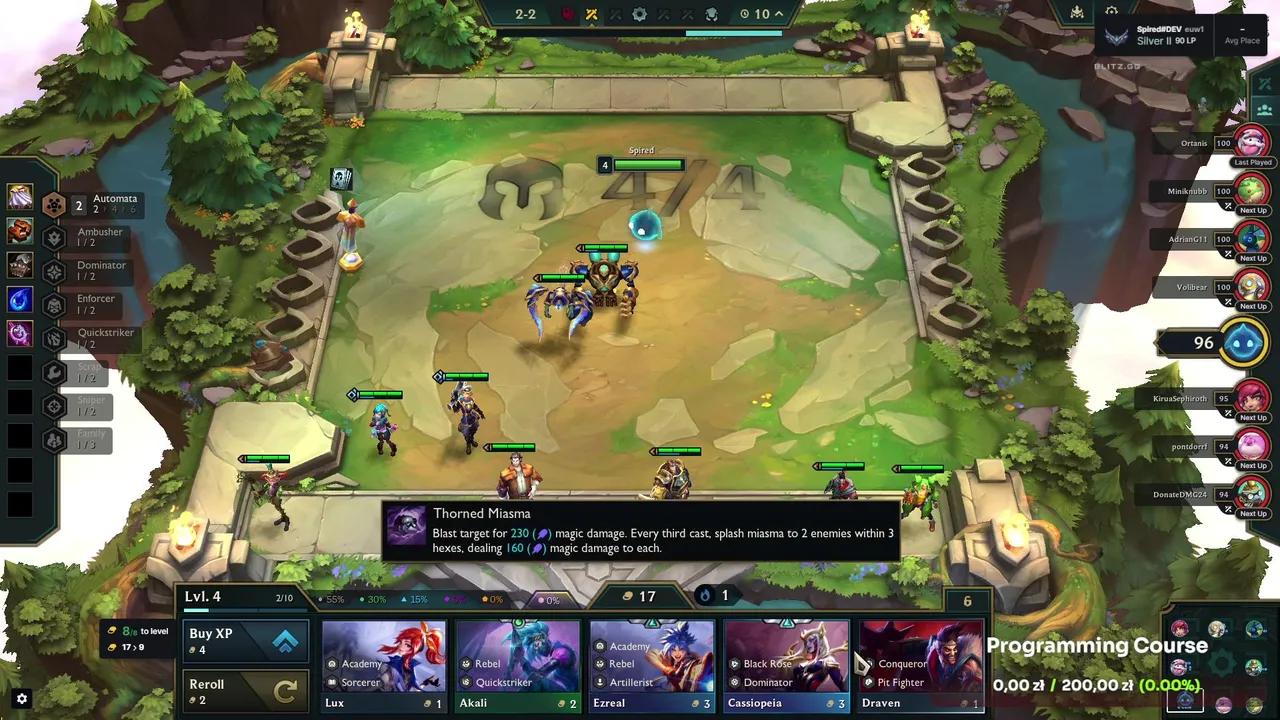Collapse the top bar with the chevron arrow
The height and width of the screenshot is (720, 1280).
(778, 14)
